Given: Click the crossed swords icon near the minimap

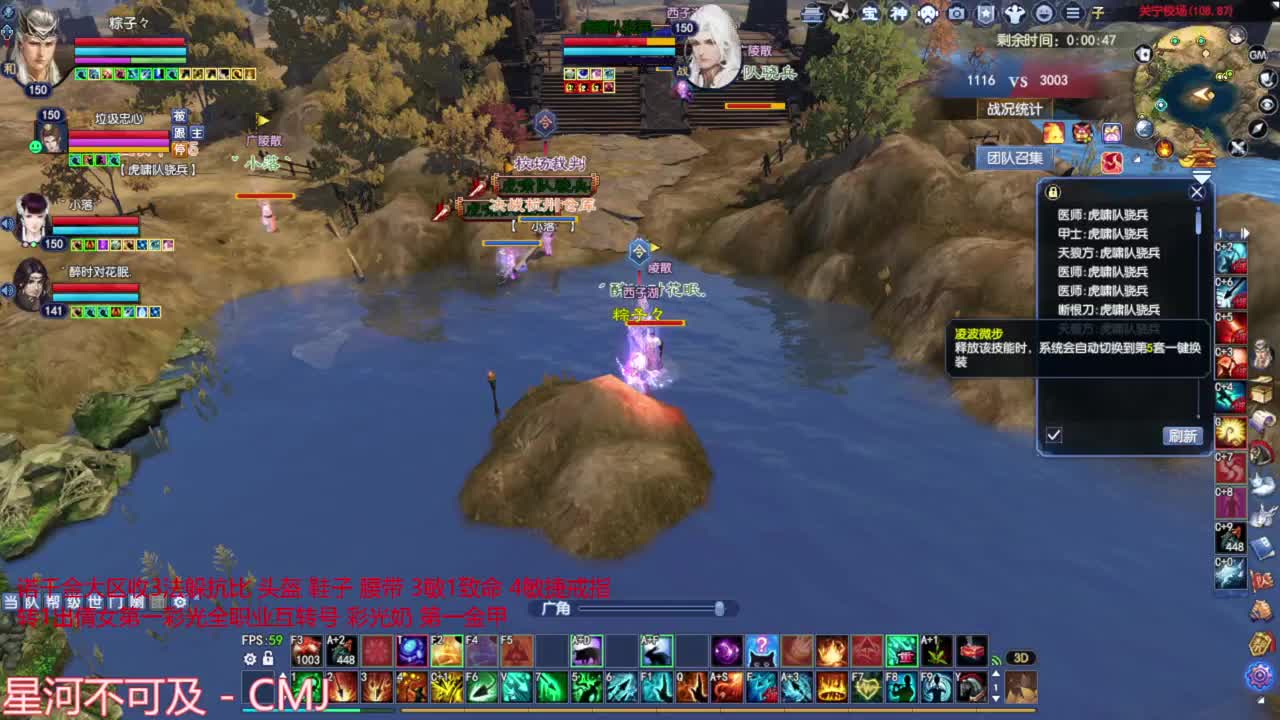Looking at the screenshot, I should [x=1237, y=147].
